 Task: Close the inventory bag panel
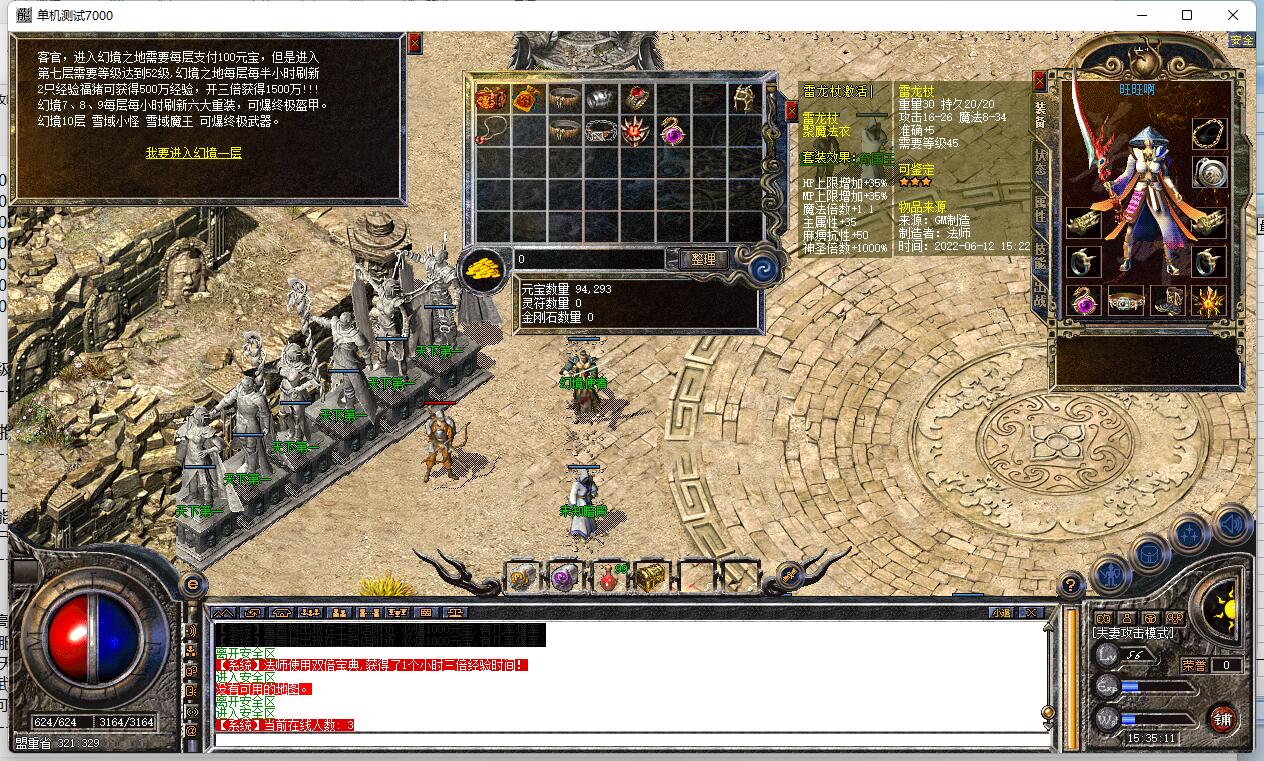coord(791,110)
